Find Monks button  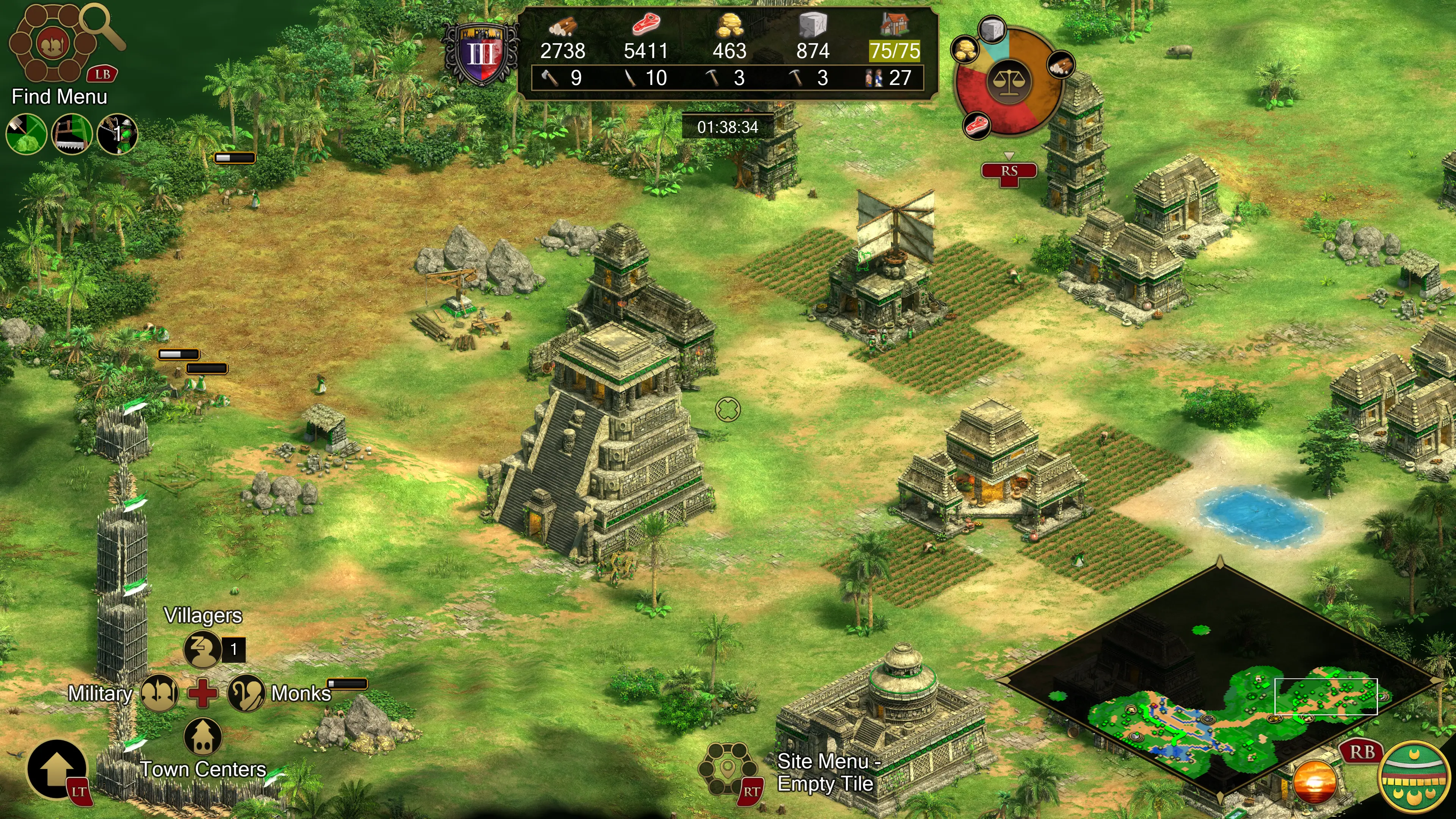pos(246,693)
